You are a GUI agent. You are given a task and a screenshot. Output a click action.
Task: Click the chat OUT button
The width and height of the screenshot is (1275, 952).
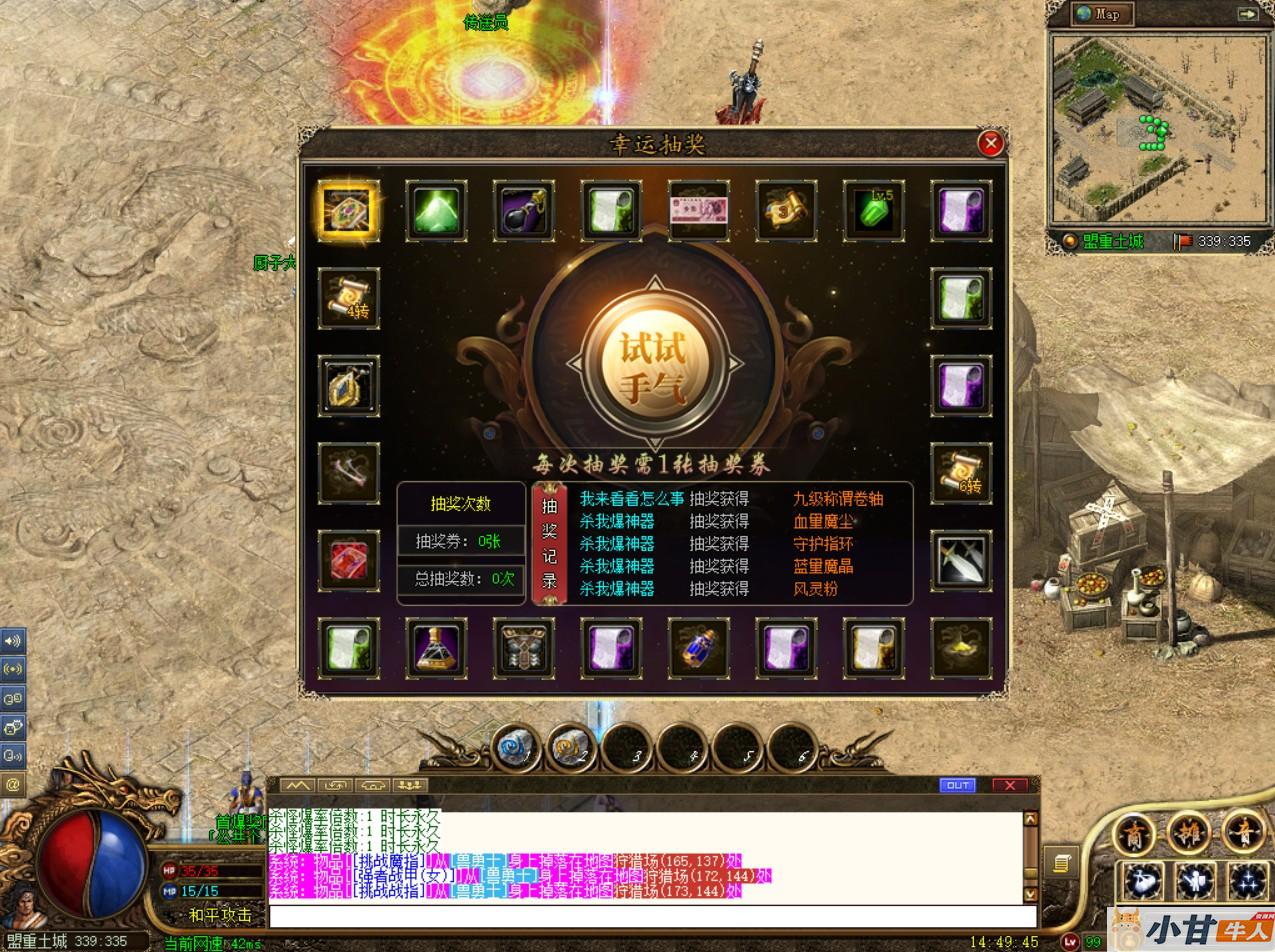point(958,785)
